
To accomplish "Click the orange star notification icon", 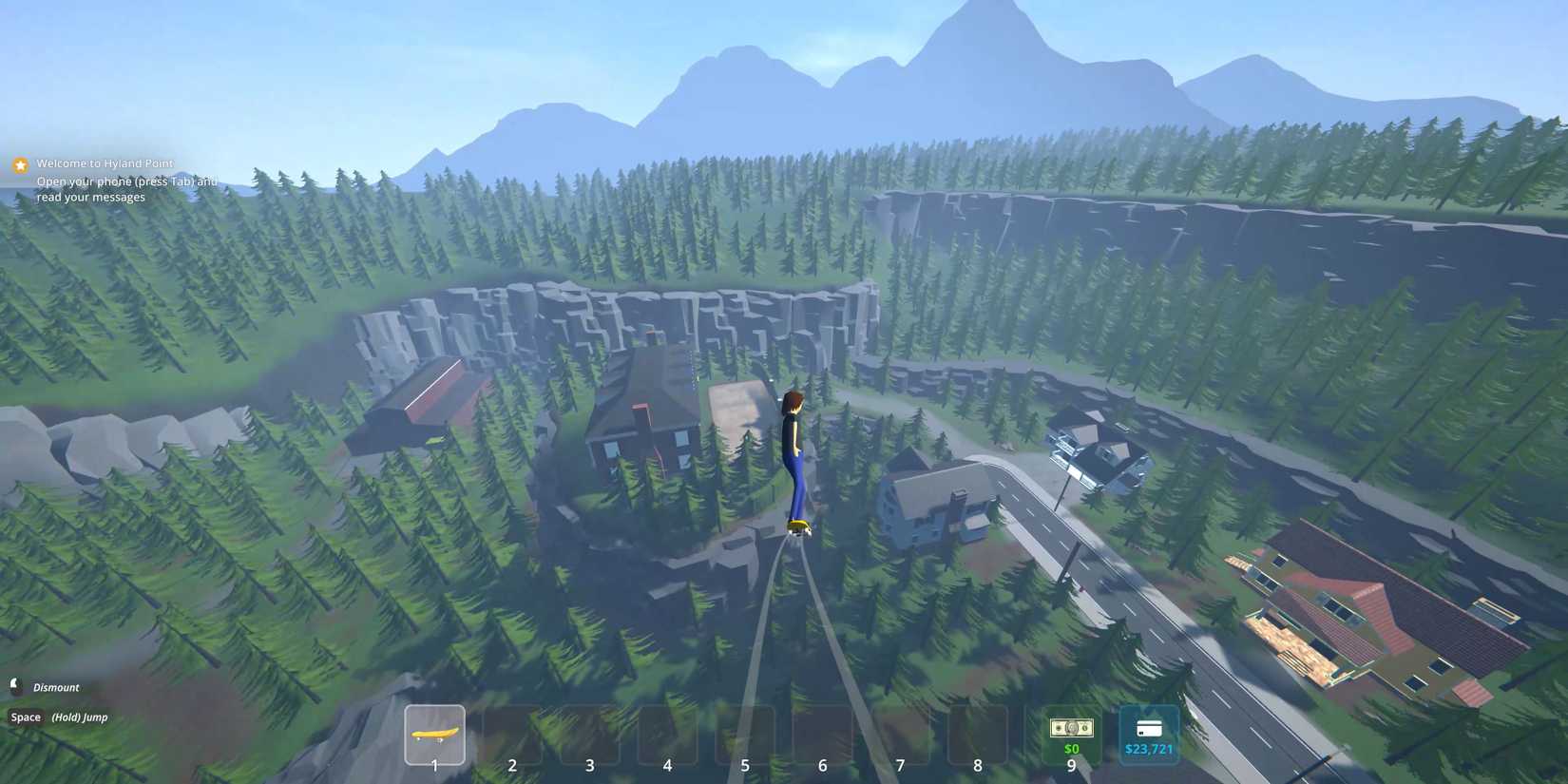I will pos(20,163).
